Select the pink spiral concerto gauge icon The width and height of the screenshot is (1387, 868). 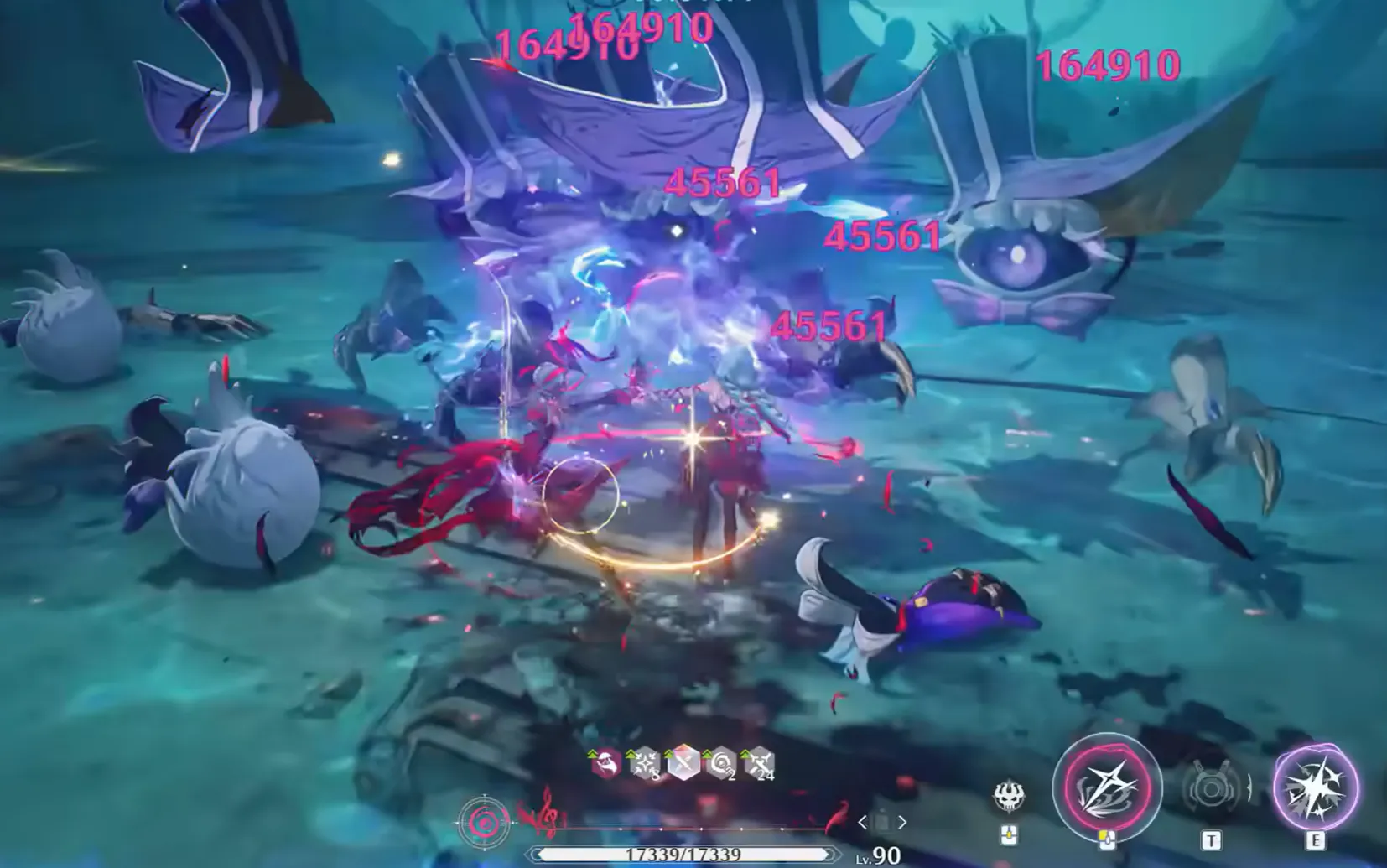click(484, 823)
